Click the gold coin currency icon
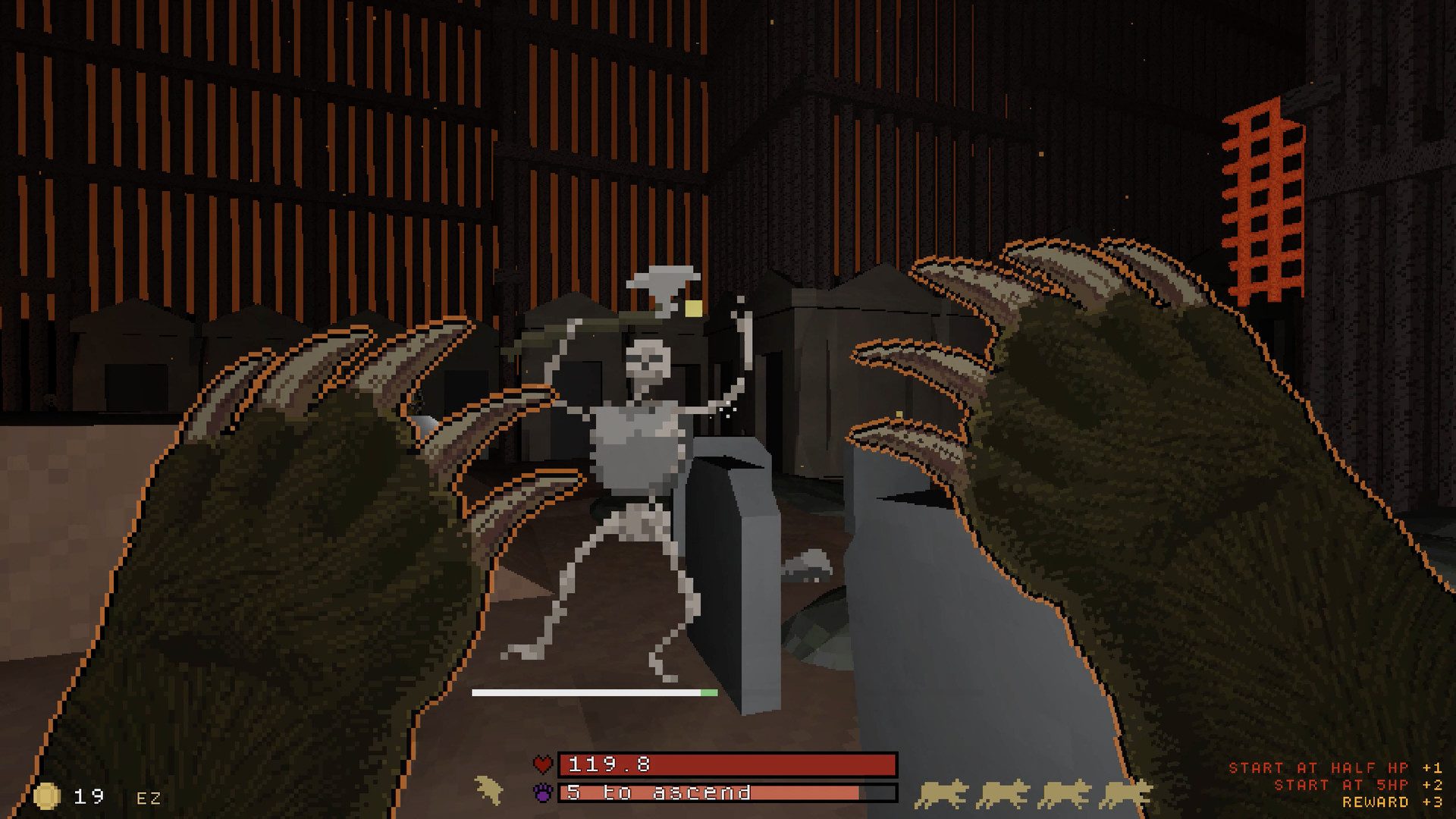 [47, 795]
